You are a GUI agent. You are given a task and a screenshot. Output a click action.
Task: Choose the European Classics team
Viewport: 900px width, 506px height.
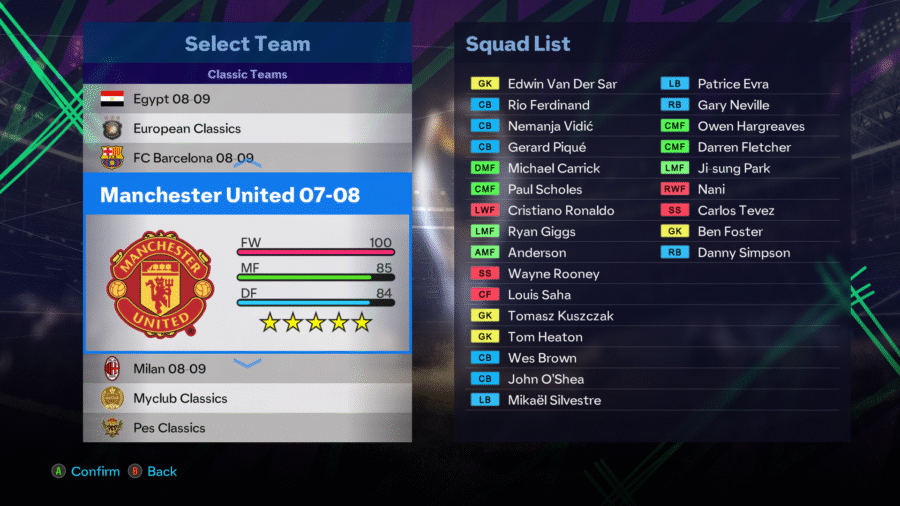(247, 128)
